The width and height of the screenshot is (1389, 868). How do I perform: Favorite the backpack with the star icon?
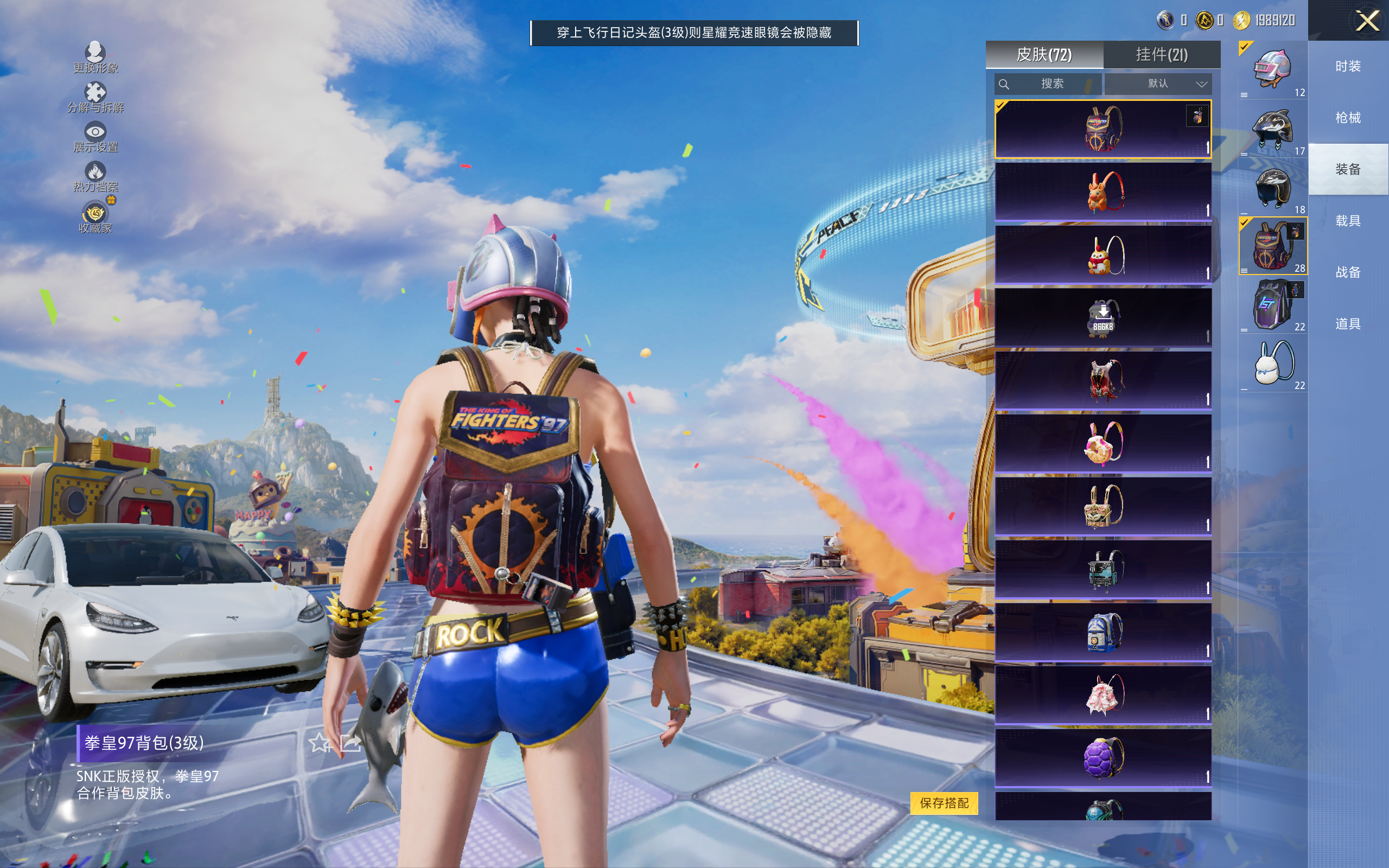[319, 743]
